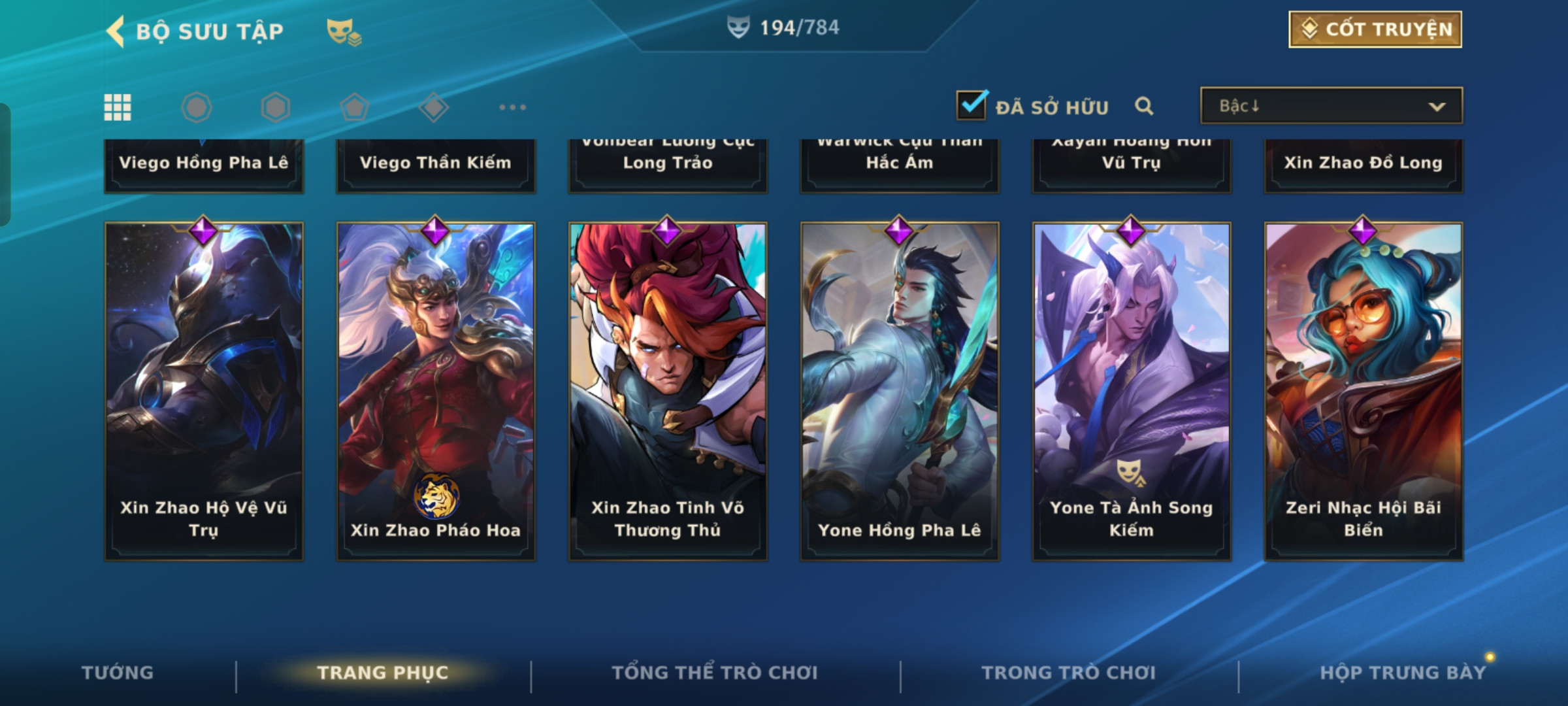Open the three-dots more filters

pyautogui.click(x=512, y=107)
